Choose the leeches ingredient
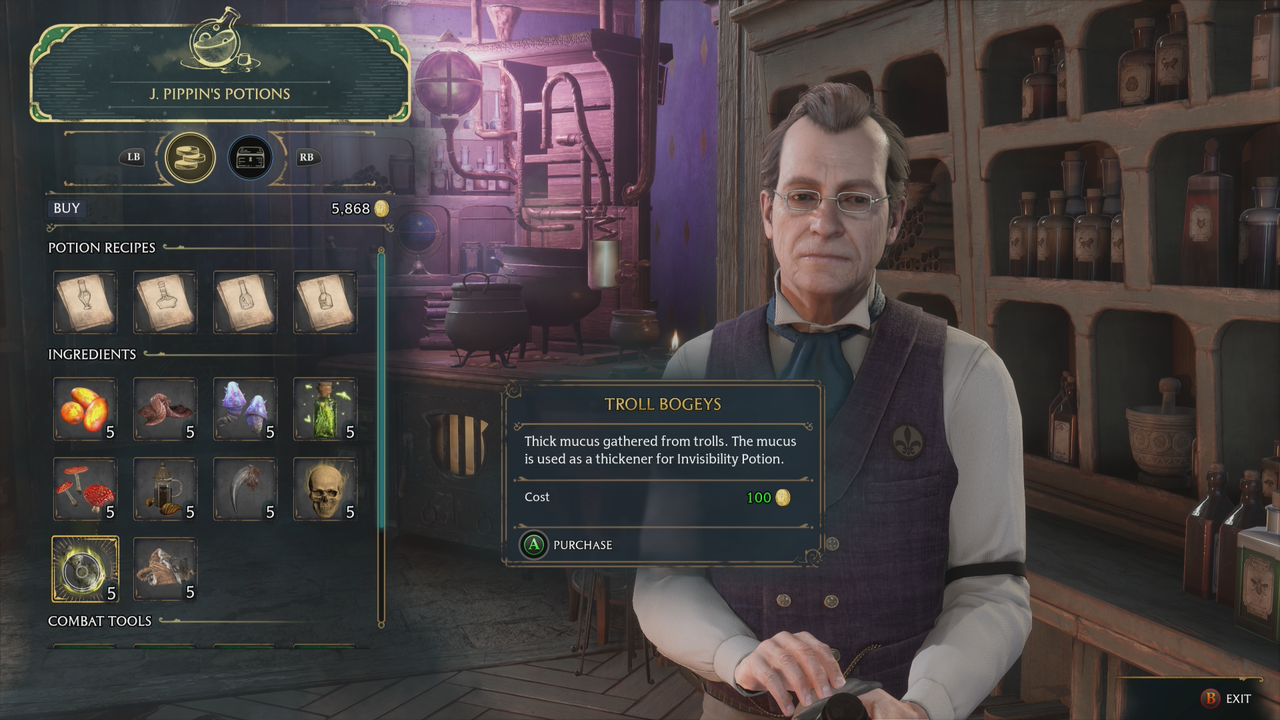Screen dimensions: 1280x720 point(165,408)
